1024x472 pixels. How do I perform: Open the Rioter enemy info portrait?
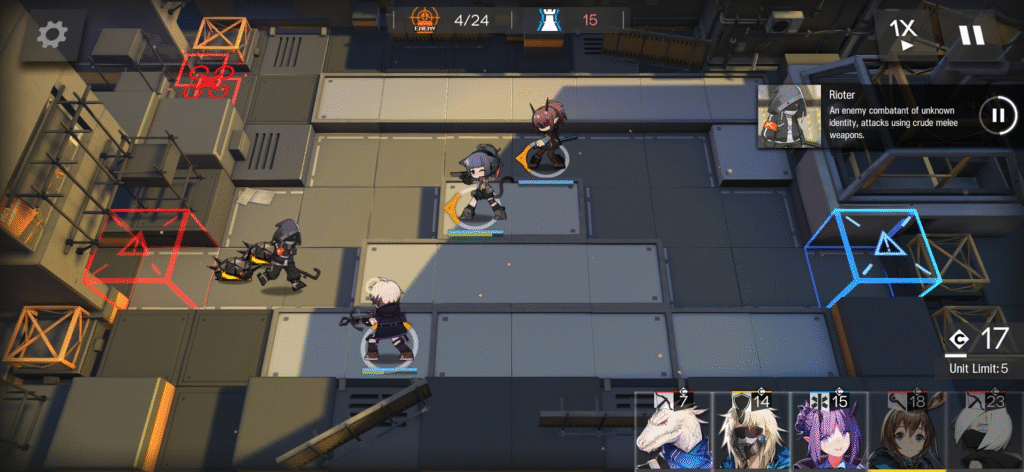790,116
